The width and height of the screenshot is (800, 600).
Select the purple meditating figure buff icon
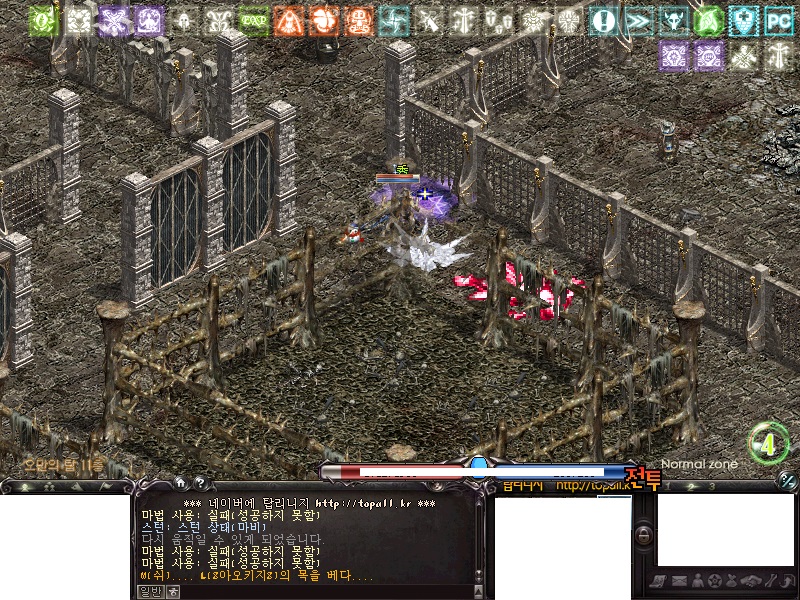[x=149, y=19]
